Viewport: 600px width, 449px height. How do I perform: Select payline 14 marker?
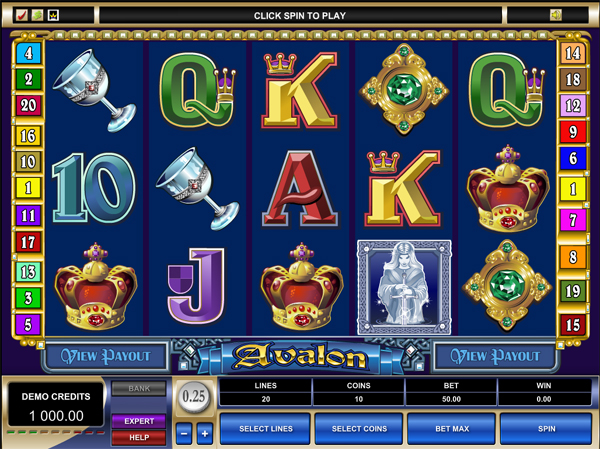pos(573,54)
